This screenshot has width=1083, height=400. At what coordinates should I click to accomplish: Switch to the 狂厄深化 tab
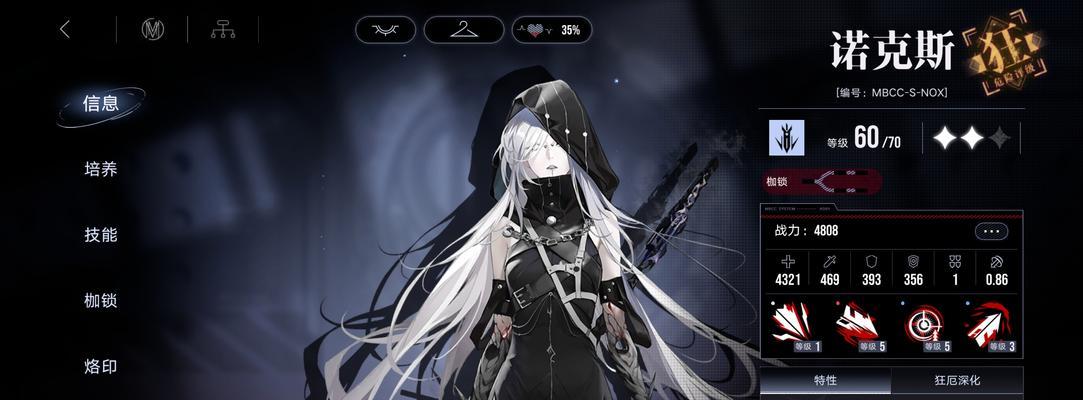coord(957,381)
